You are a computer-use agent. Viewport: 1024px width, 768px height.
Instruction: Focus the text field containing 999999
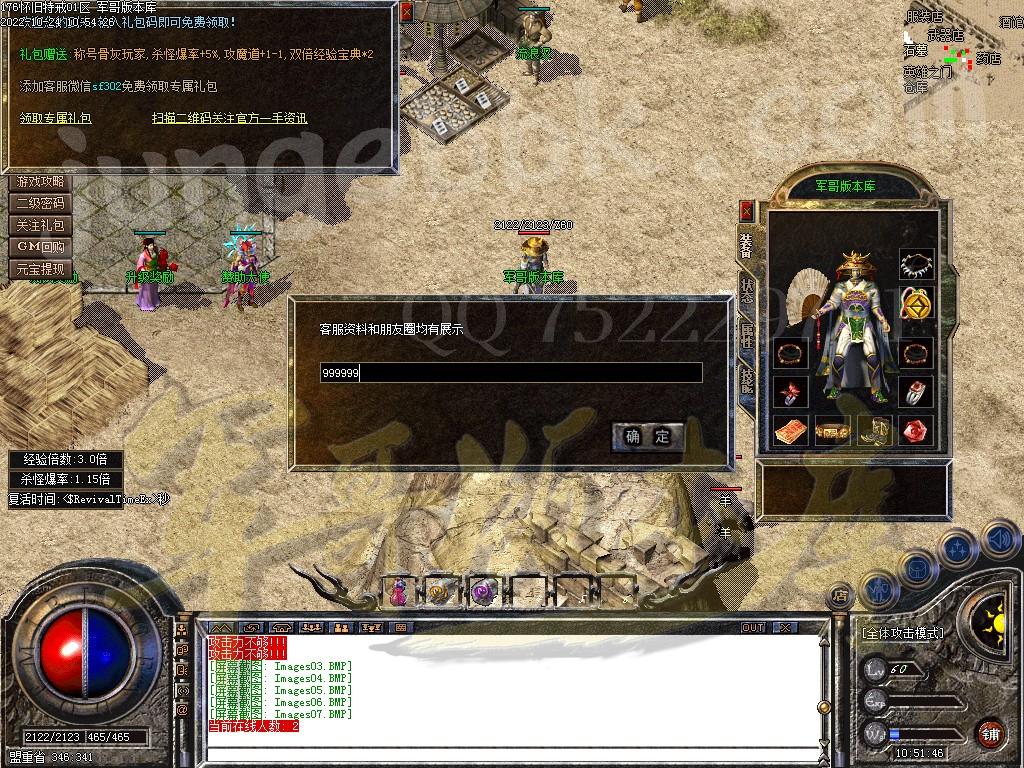[511, 373]
